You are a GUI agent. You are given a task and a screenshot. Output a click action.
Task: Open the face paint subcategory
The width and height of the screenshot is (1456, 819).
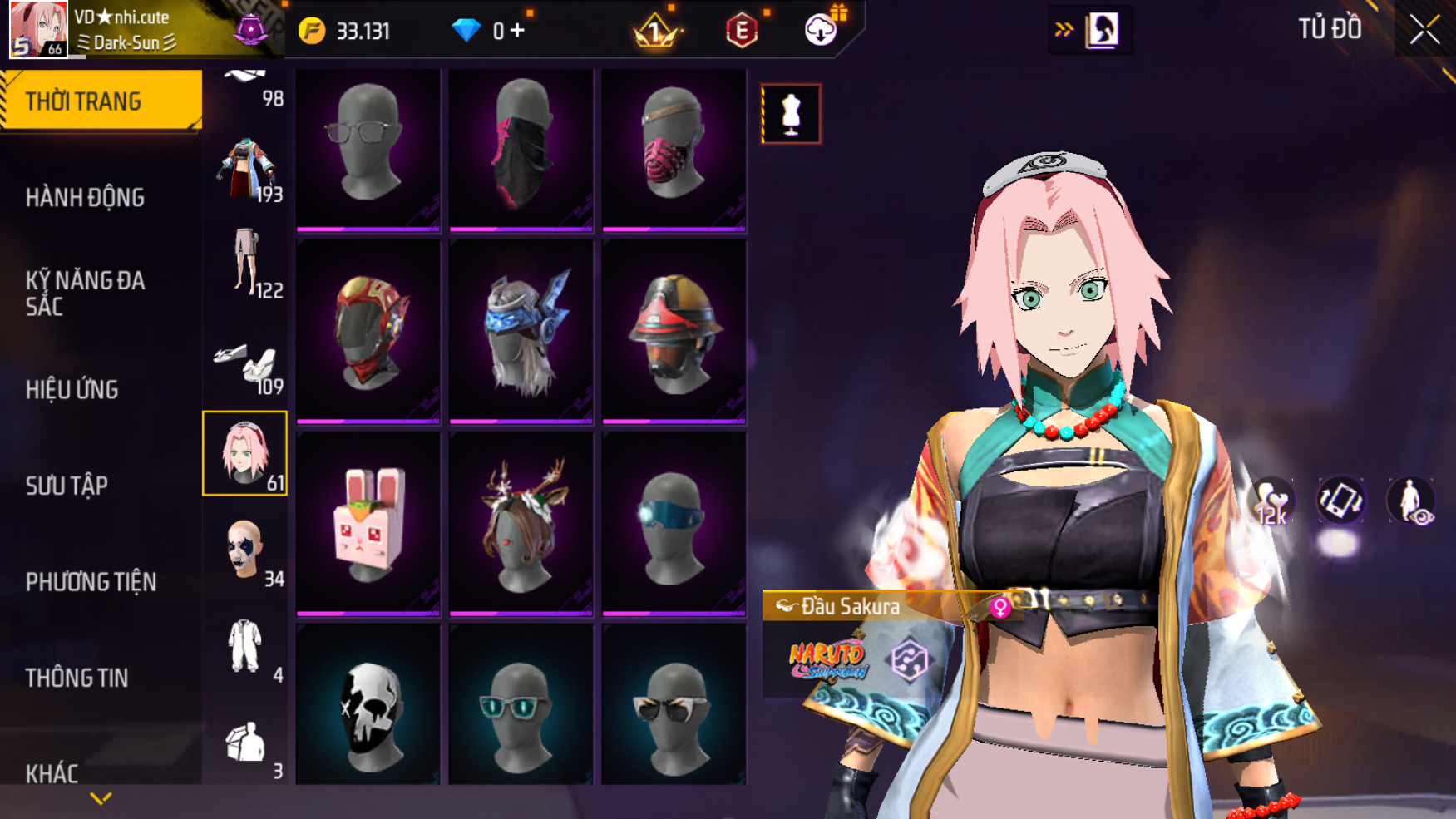click(x=245, y=550)
